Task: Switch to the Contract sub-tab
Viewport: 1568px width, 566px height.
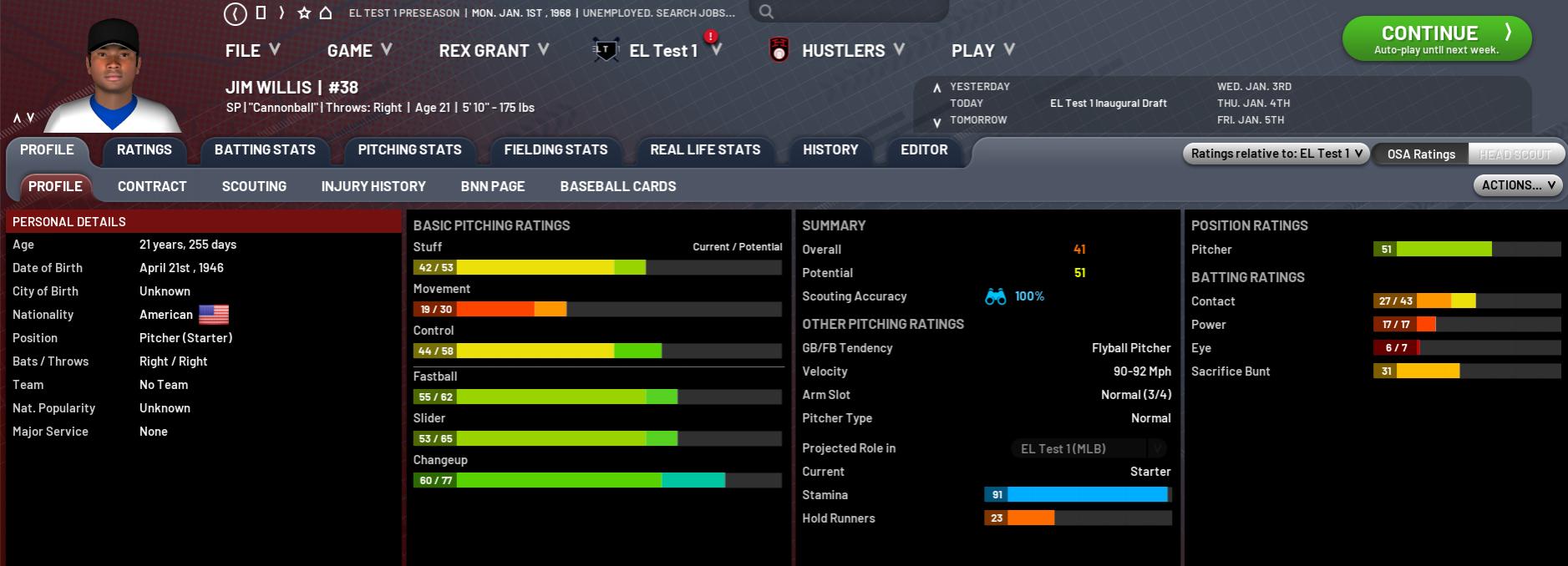Action: (152, 187)
